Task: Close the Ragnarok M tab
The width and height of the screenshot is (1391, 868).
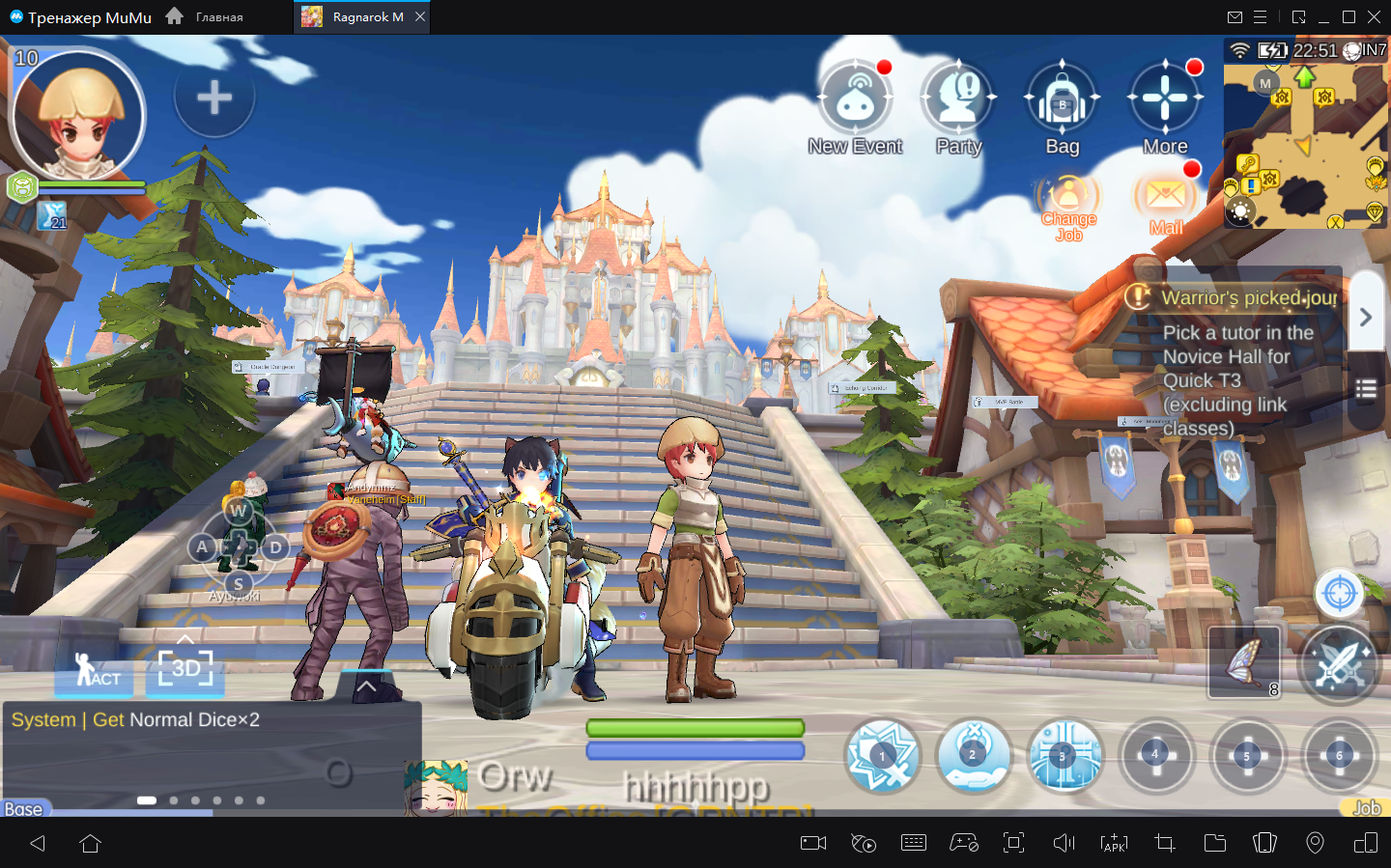Action: tap(420, 17)
